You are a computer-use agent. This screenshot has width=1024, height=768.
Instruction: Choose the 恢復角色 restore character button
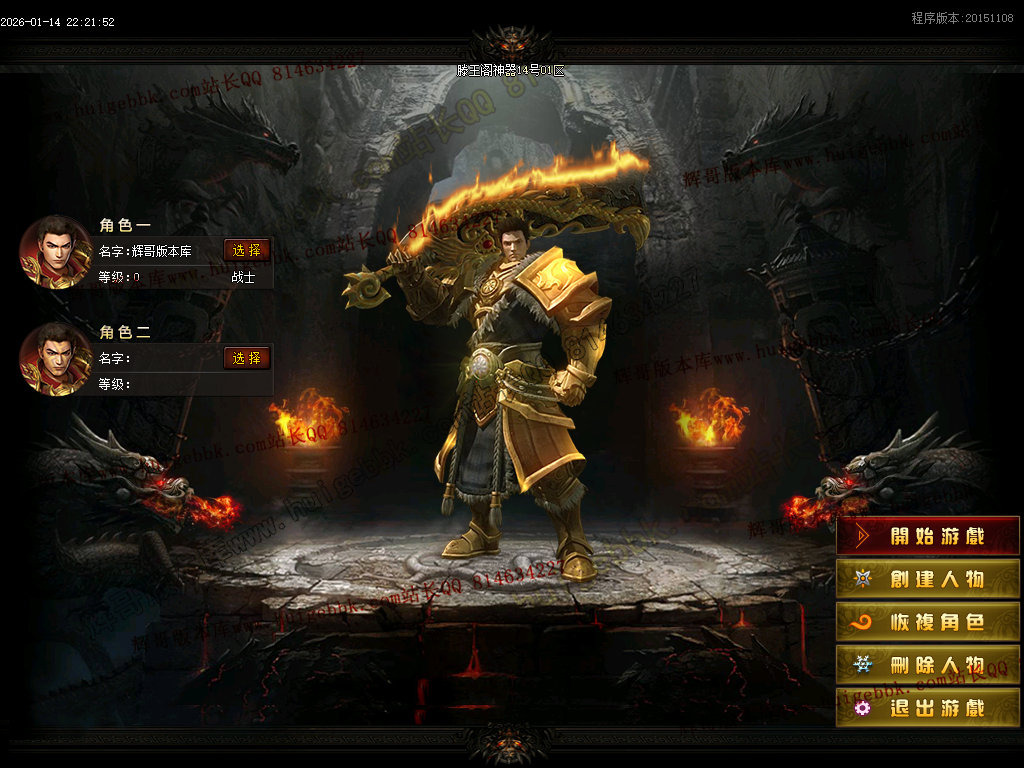tap(927, 622)
